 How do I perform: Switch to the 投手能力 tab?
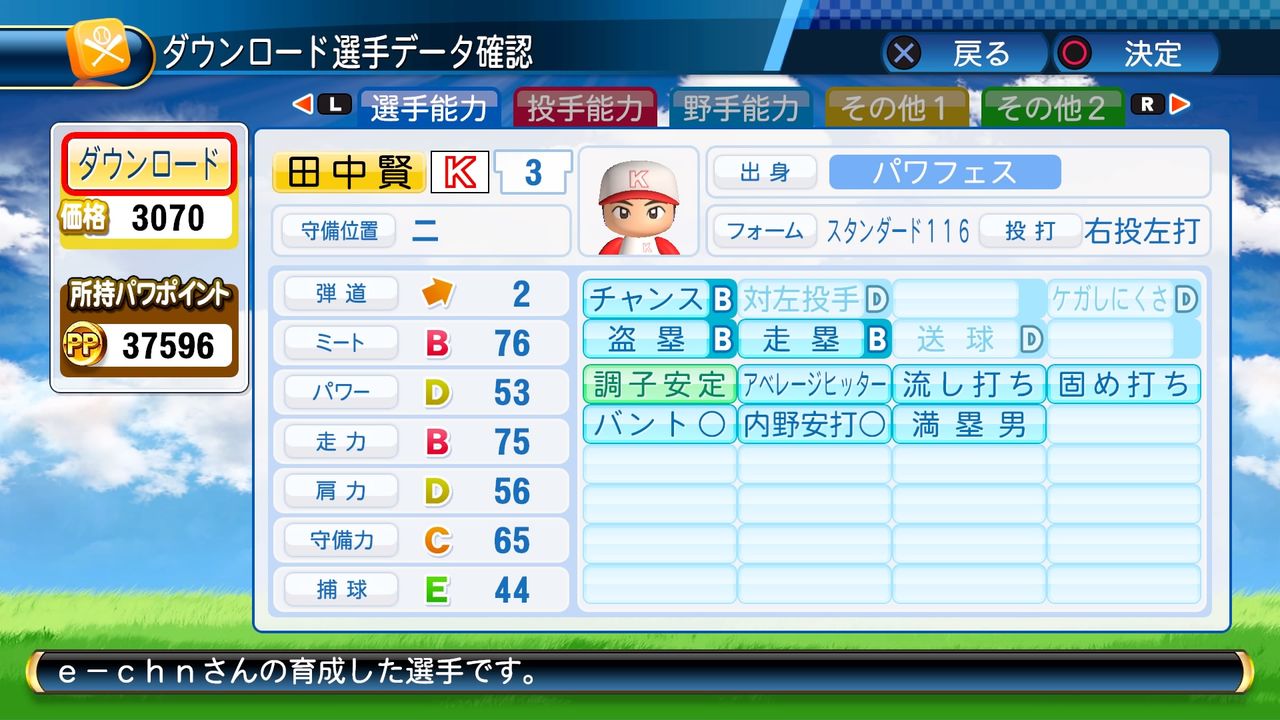point(586,107)
